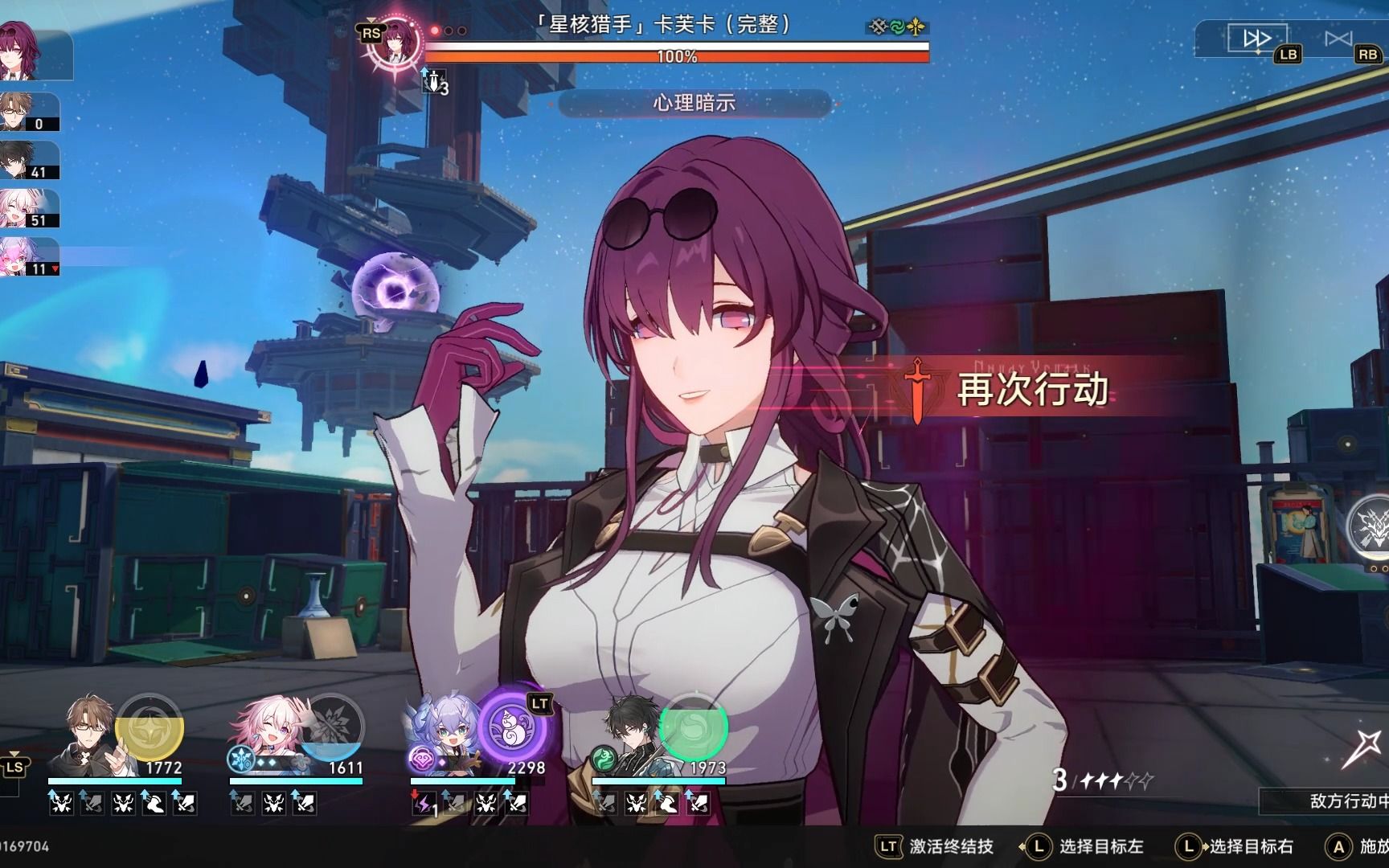Click the boss HP bar at 100%
Screen dimensions: 1389x868
678,55
